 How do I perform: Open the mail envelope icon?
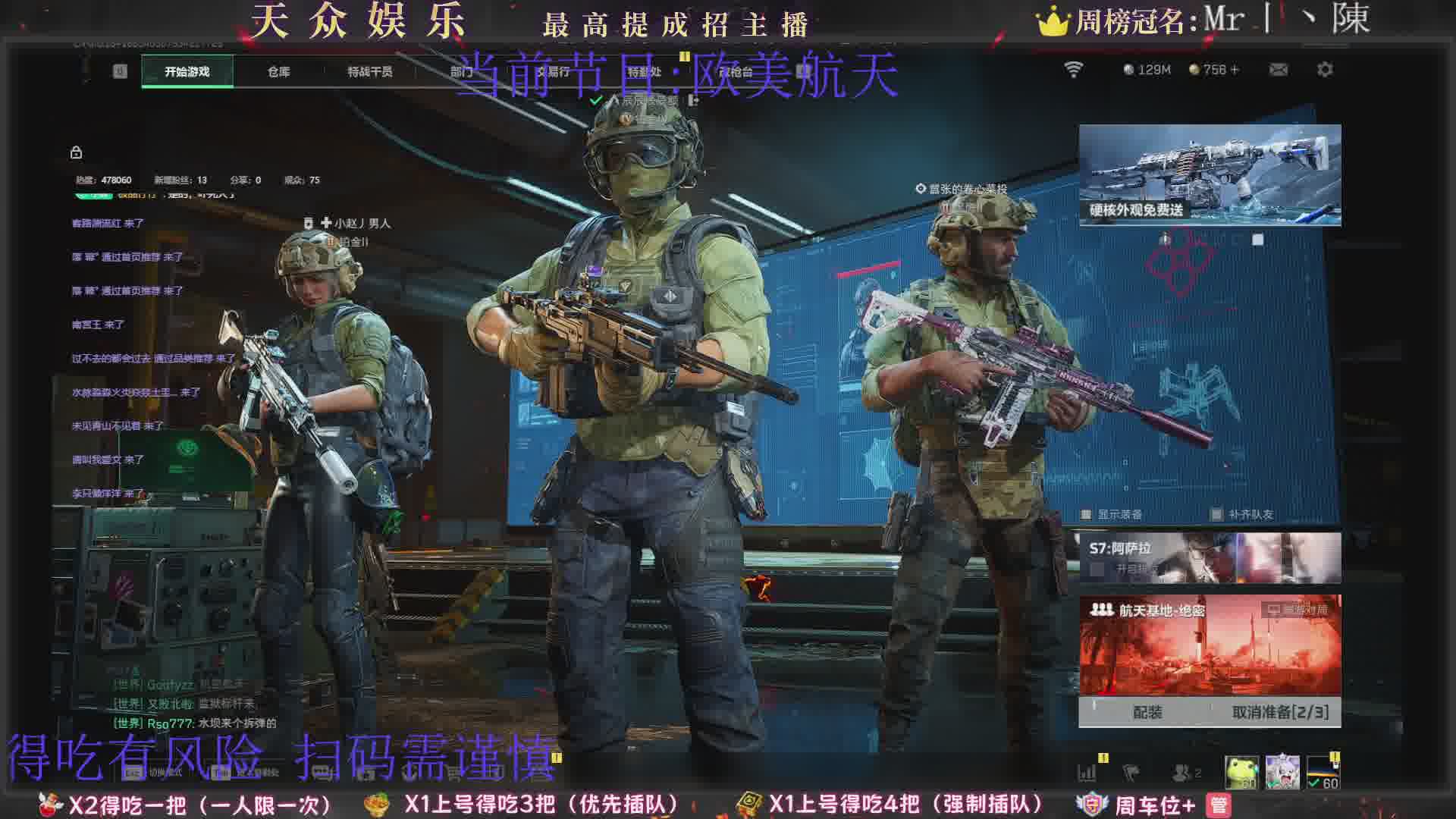(1279, 70)
